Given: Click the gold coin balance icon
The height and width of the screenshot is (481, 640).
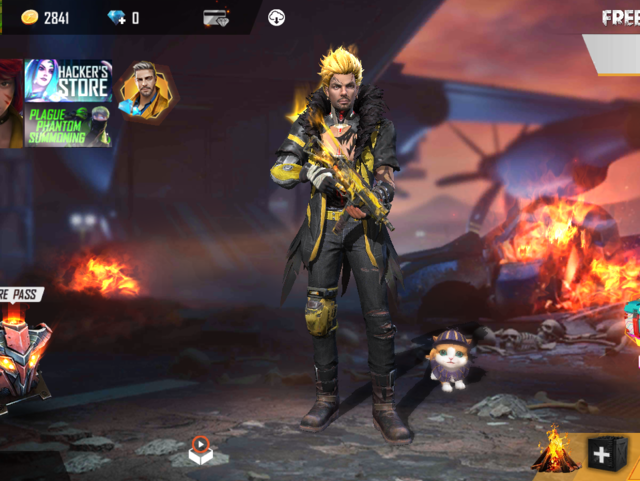Looking at the screenshot, I should coord(29,18).
